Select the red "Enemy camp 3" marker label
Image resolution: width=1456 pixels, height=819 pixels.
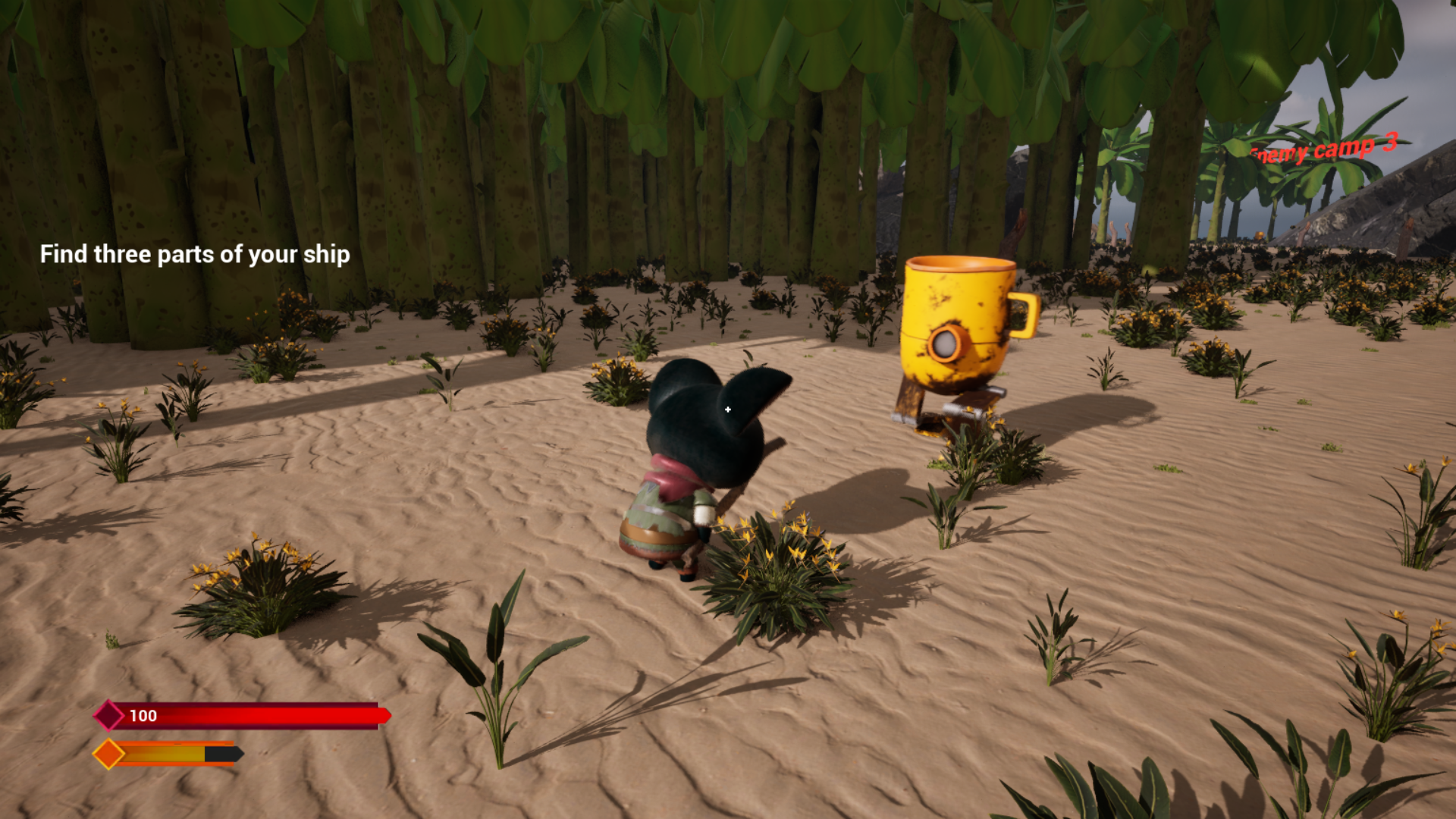(1323, 149)
